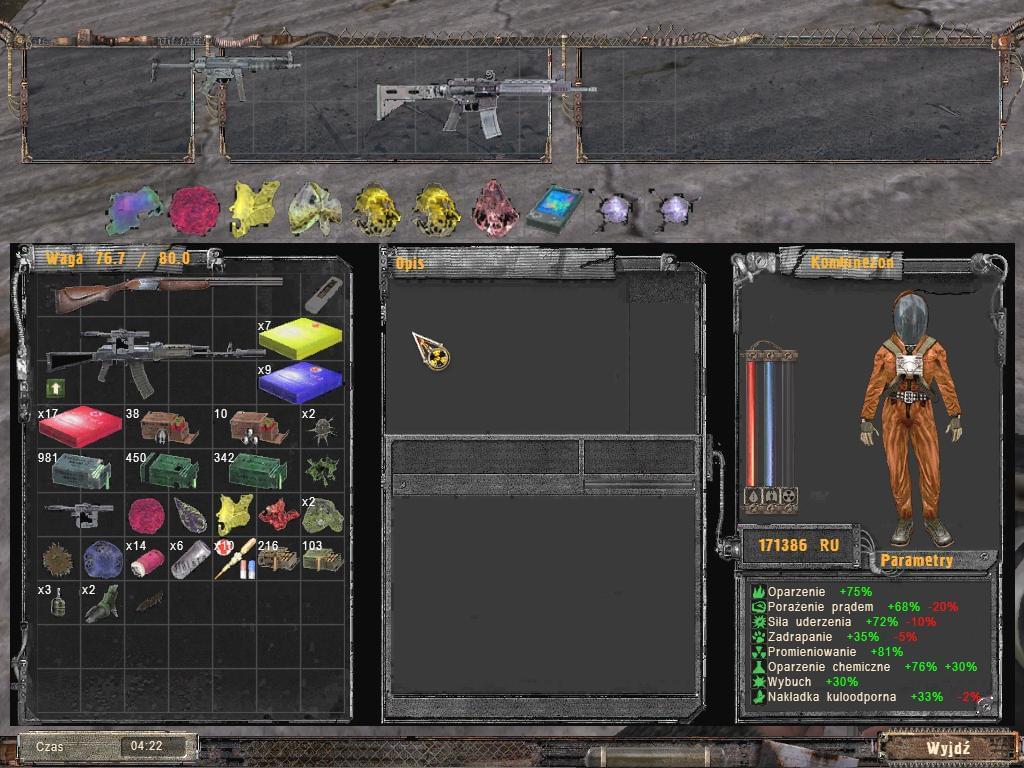Select the green ammo box with 450 rounds
Screen dimensions: 1024x768
coord(170,469)
